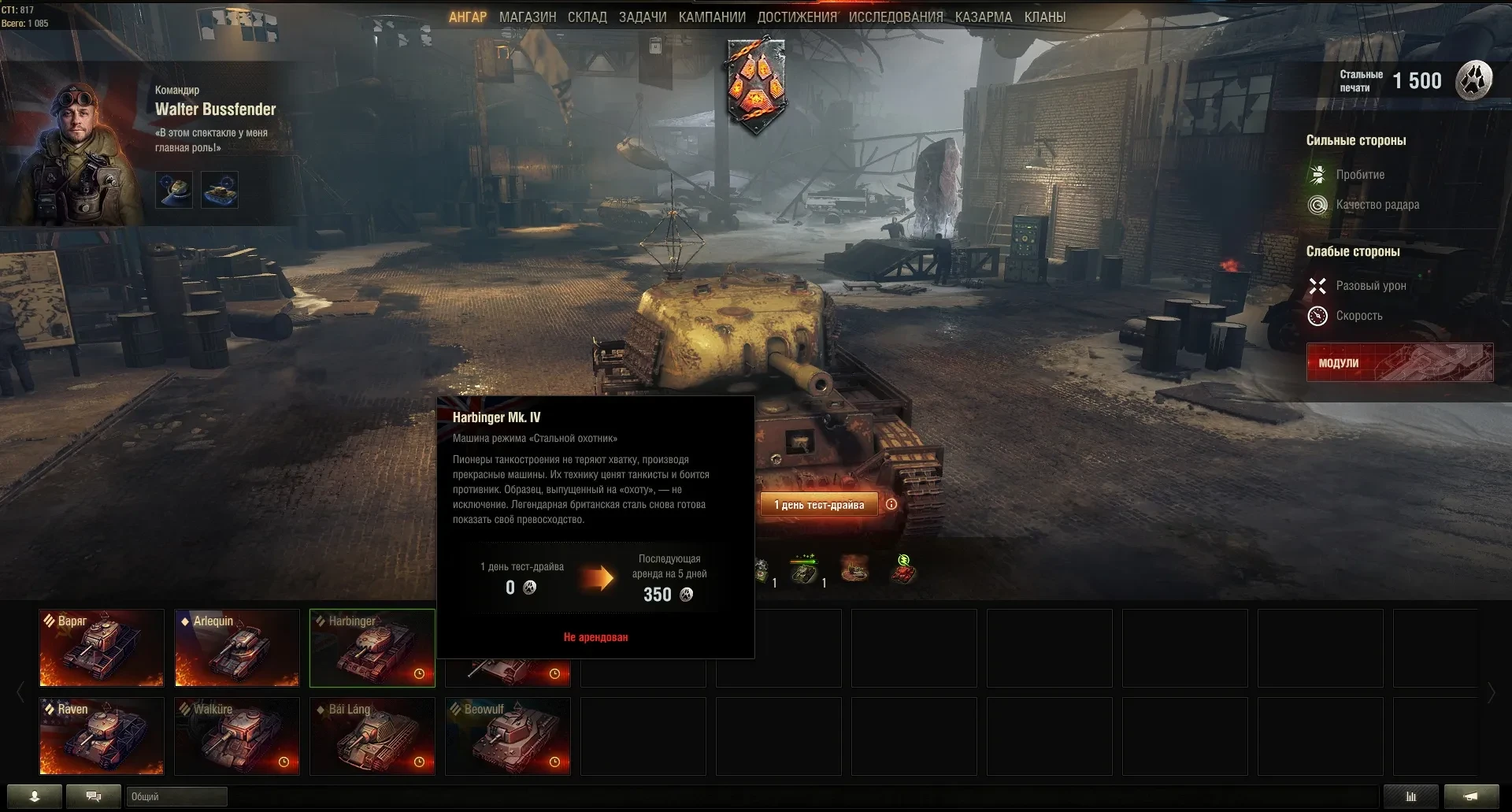The image size is (1512, 812).
Task: Open the test-drive info icon
Action: pyautogui.click(x=891, y=504)
